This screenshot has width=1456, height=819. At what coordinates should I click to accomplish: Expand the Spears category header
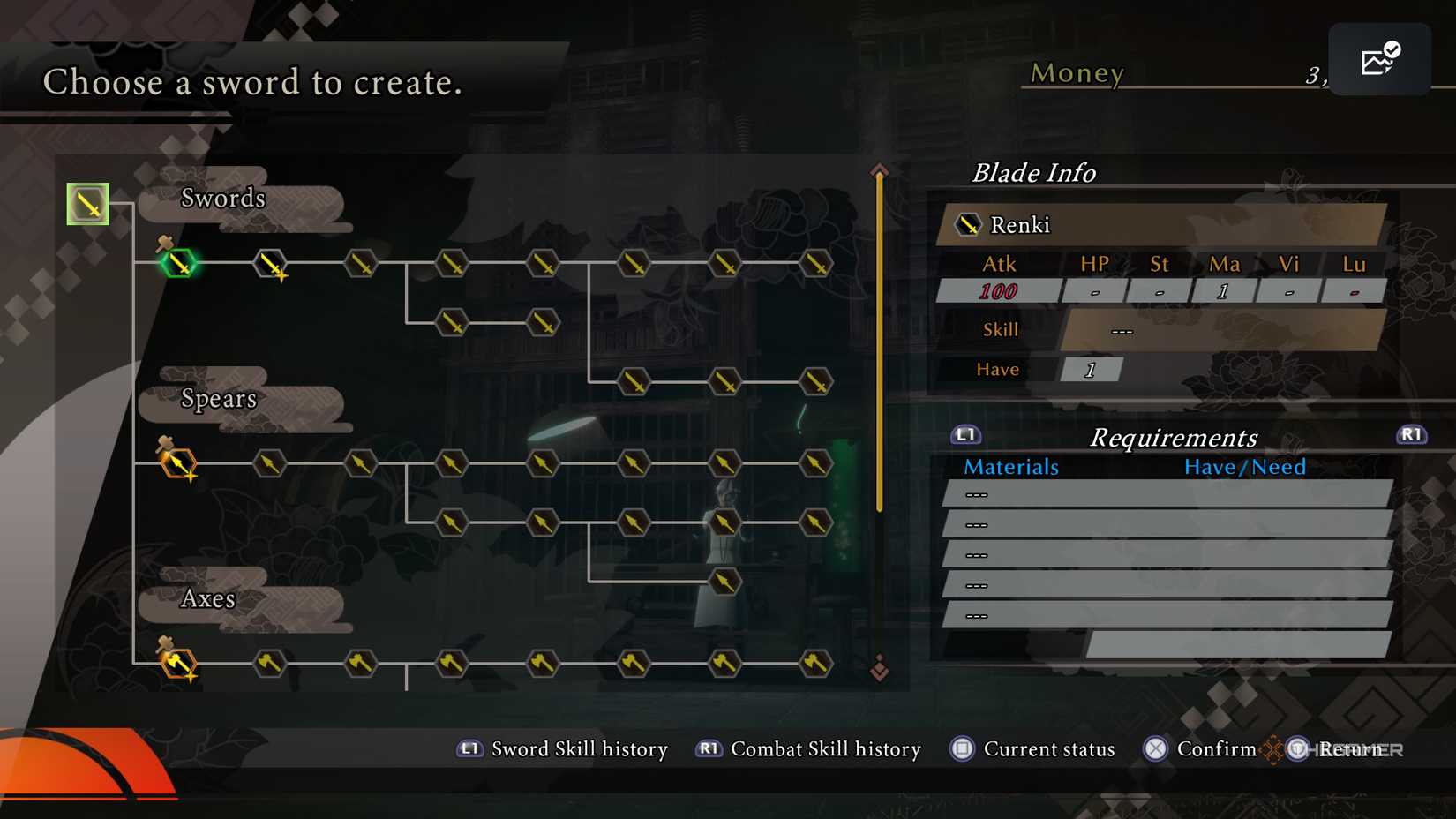click(x=220, y=399)
